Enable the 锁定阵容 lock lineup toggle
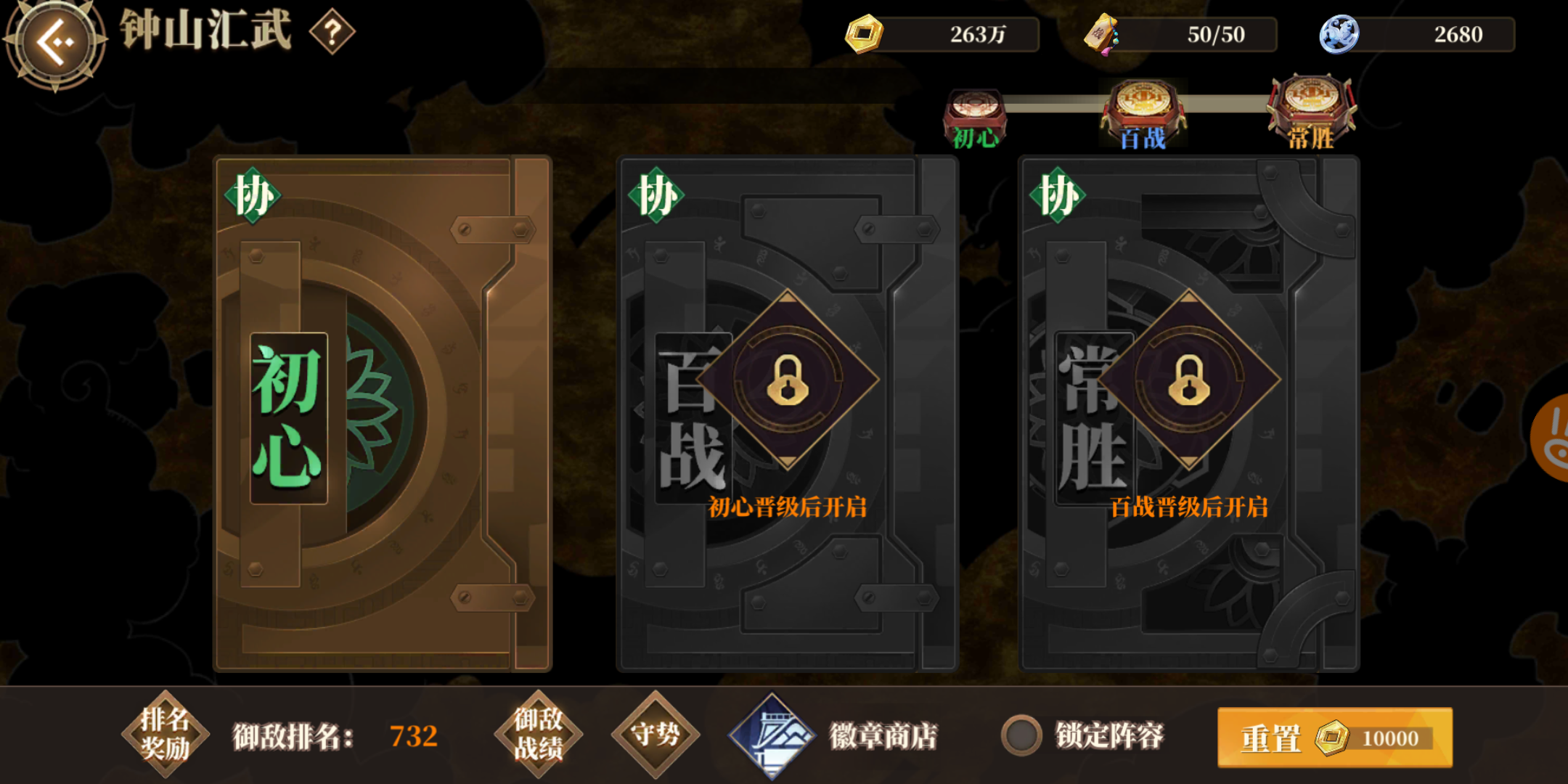 (1022, 736)
